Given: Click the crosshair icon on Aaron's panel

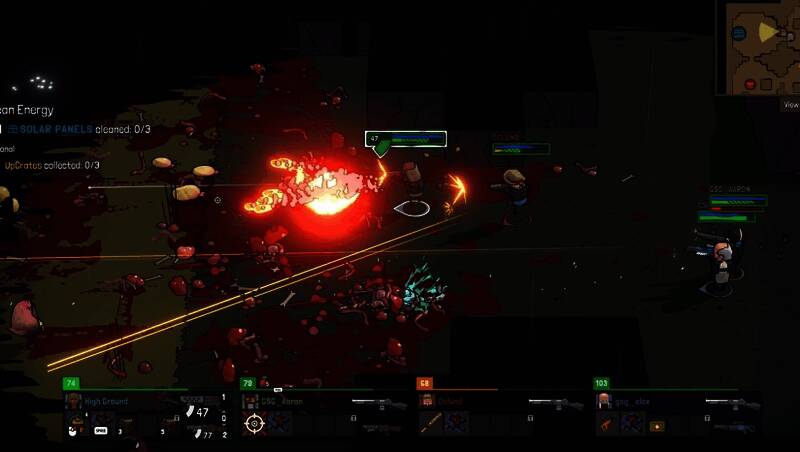Looking at the screenshot, I should tap(254, 424).
